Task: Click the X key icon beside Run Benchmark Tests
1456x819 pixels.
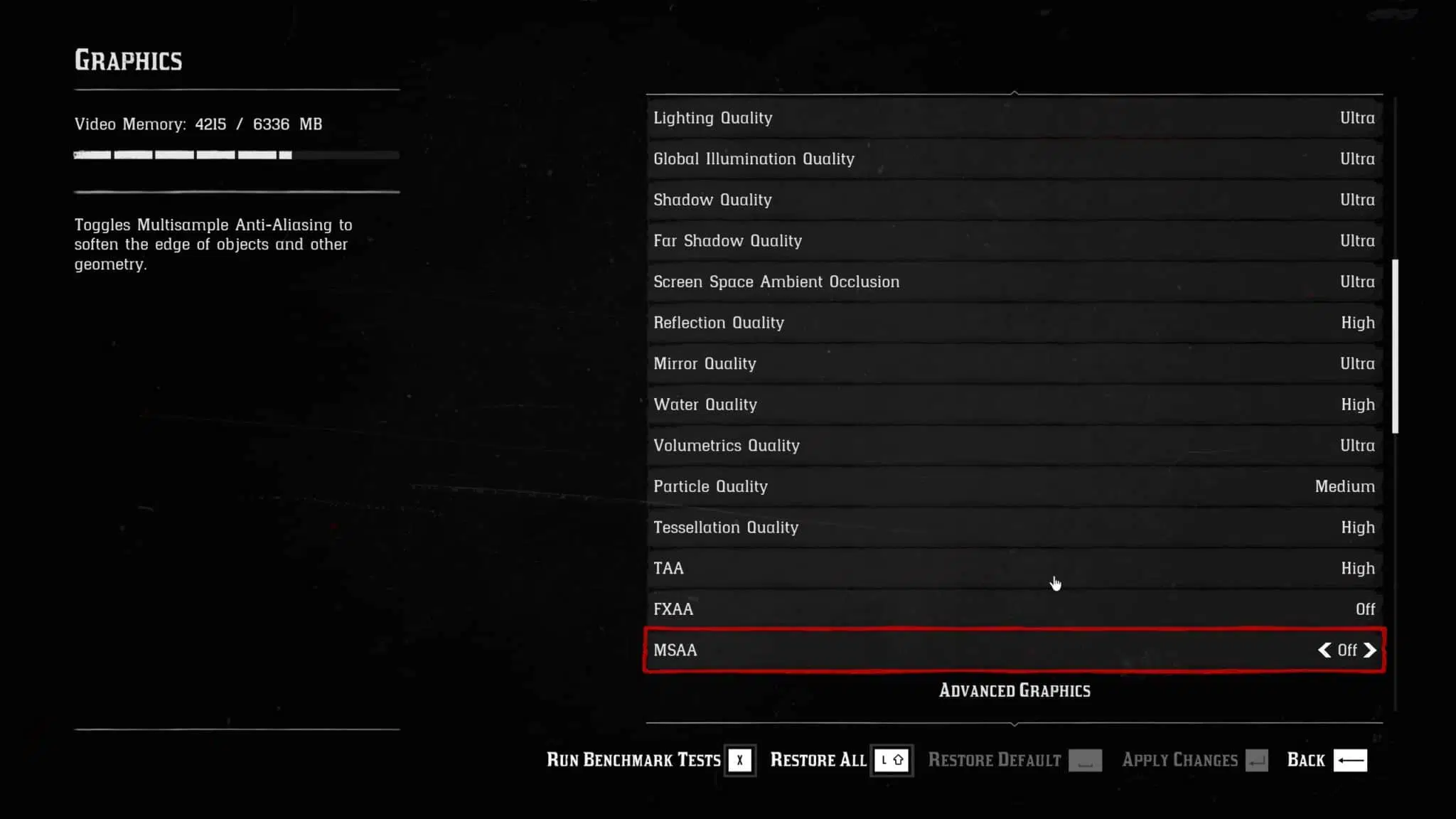Action: click(x=740, y=760)
